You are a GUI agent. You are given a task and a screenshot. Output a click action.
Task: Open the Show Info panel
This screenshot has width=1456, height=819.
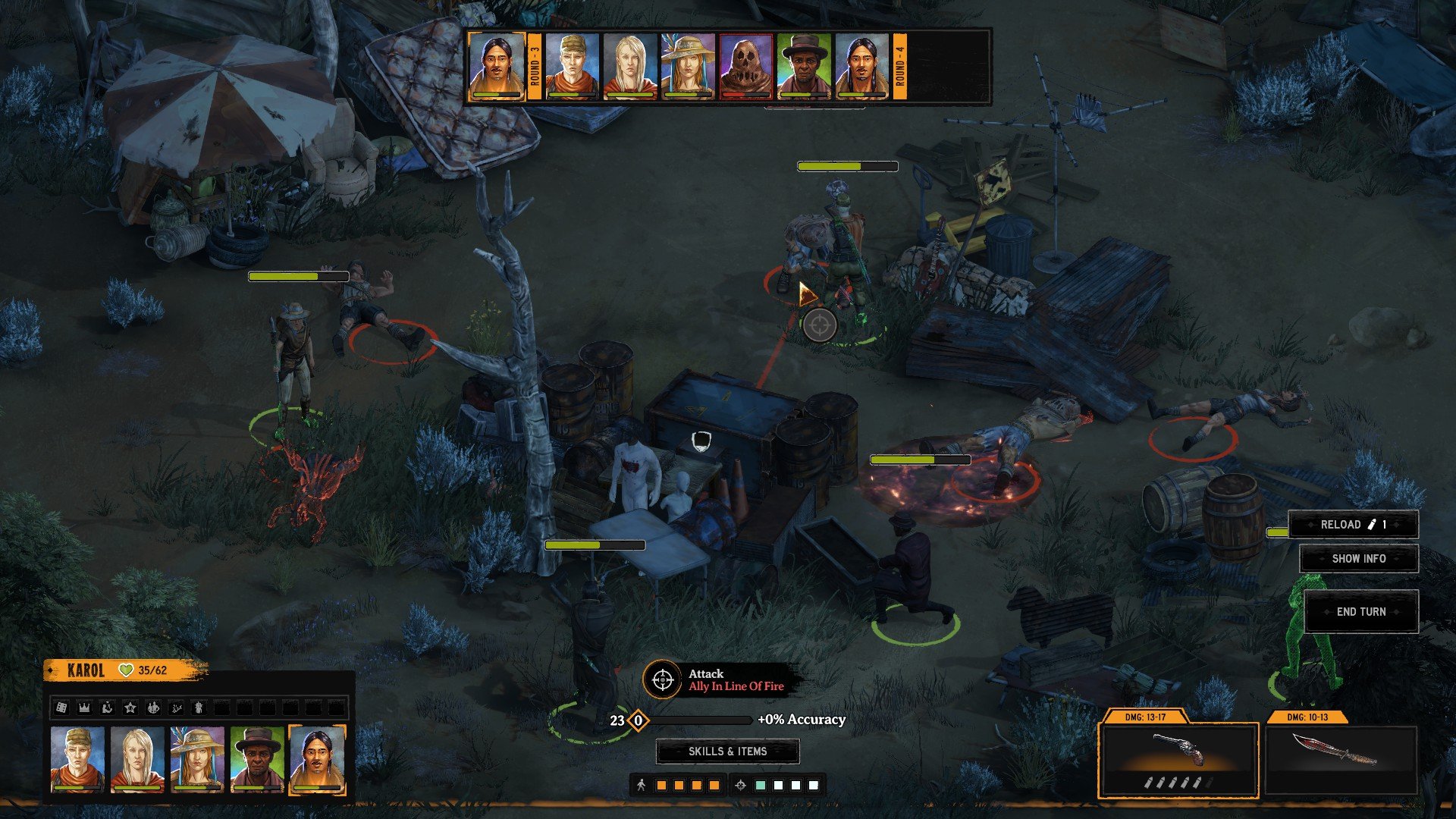pos(1358,558)
